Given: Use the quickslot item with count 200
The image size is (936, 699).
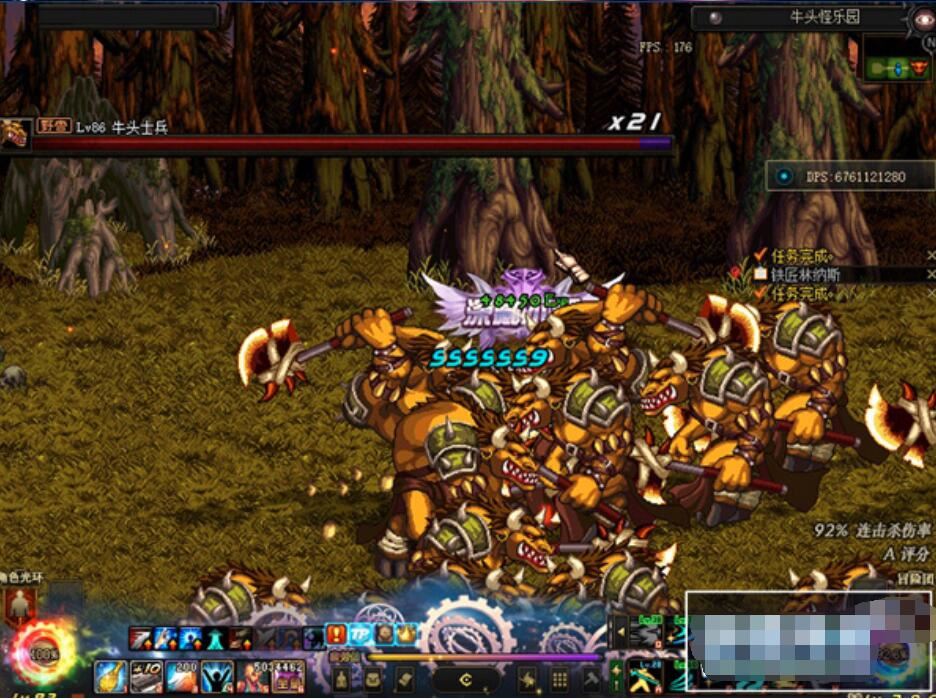Looking at the screenshot, I should pos(182,676).
